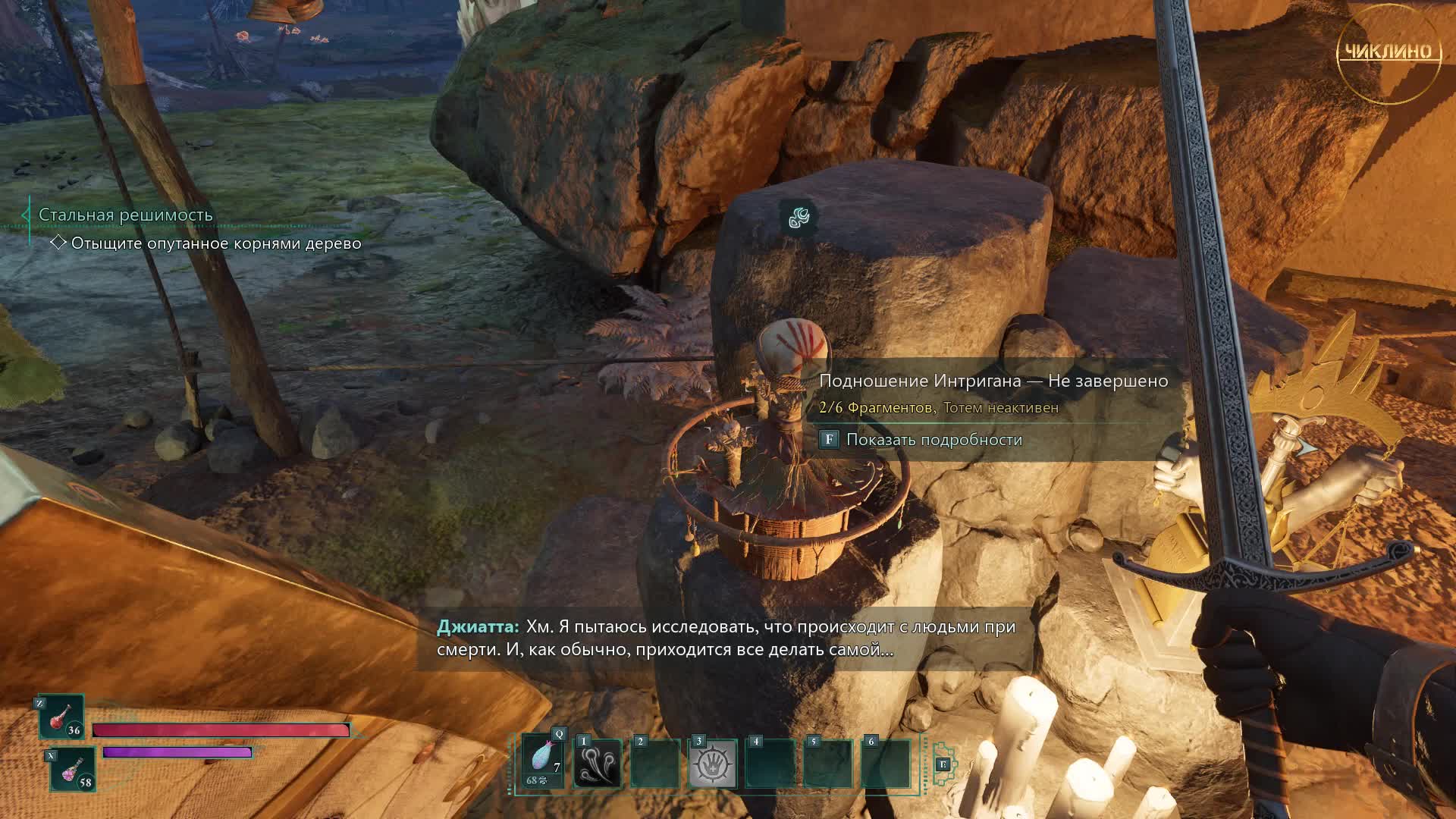The height and width of the screenshot is (819, 1456).
Task: Activate the glowing hand ability in slot 3
Action: pos(713,763)
